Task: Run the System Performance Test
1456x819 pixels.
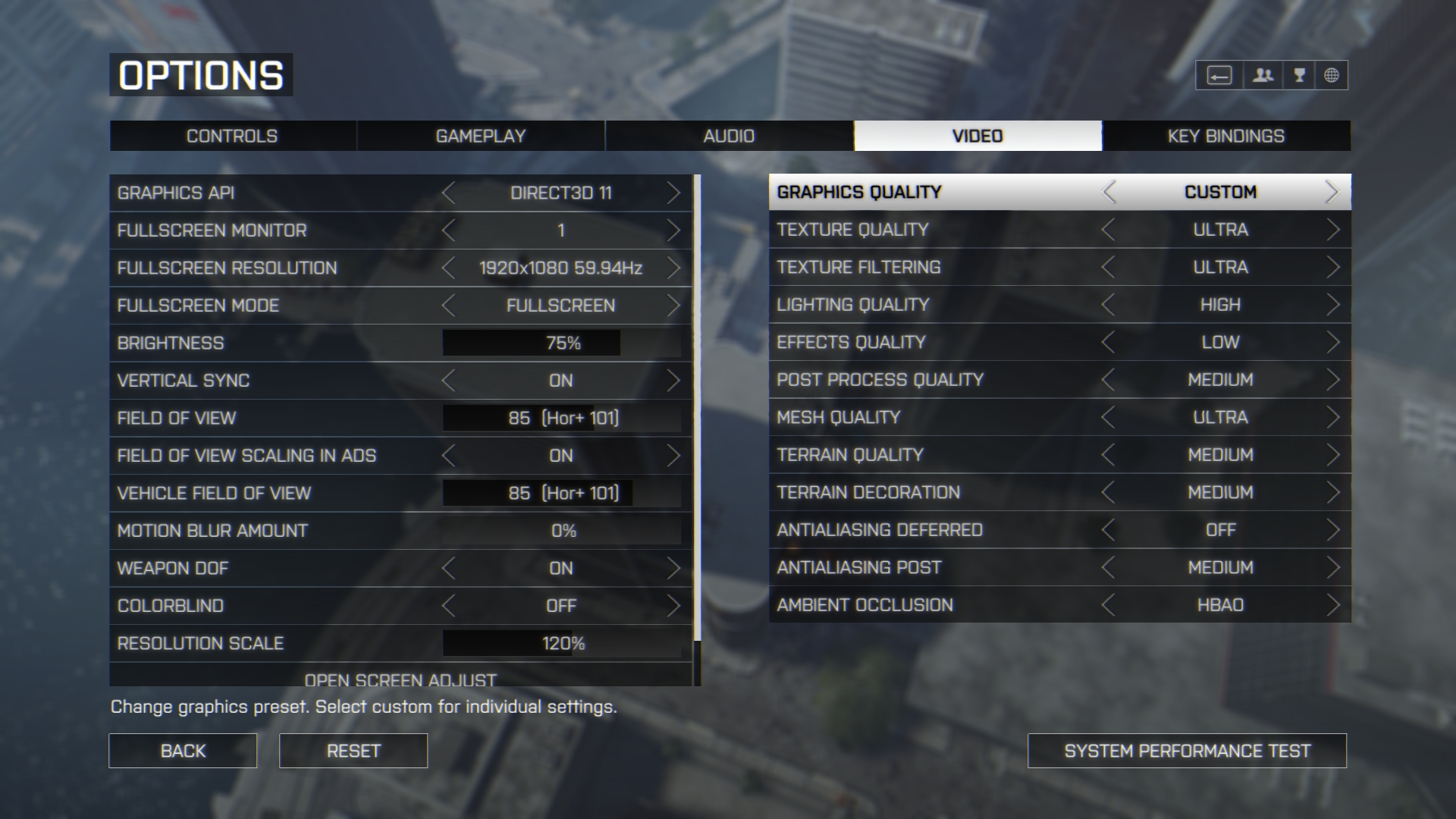Action: [1187, 751]
